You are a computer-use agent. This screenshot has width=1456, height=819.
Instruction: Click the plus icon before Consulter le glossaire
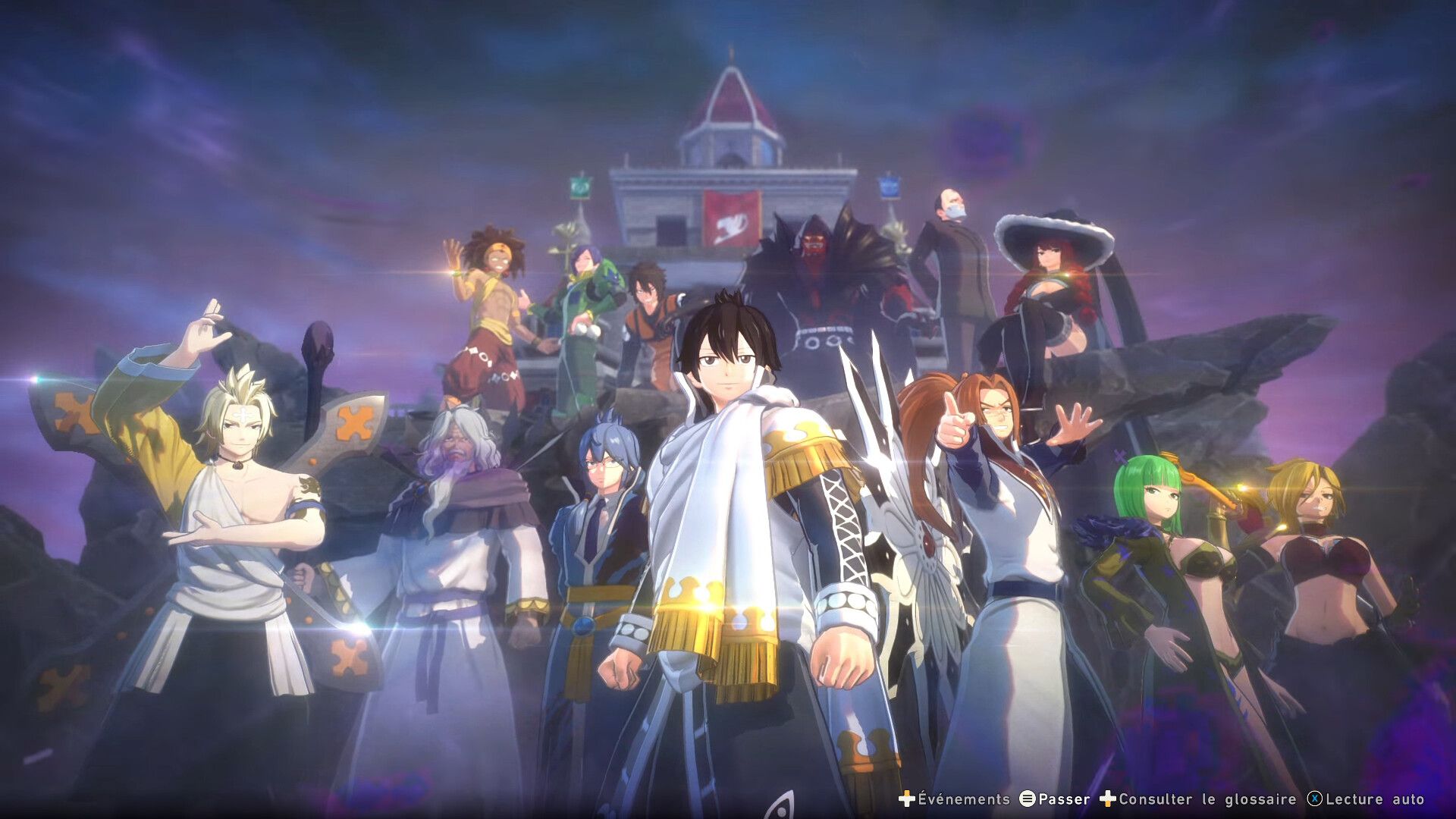pyautogui.click(x=1109, y=799)
